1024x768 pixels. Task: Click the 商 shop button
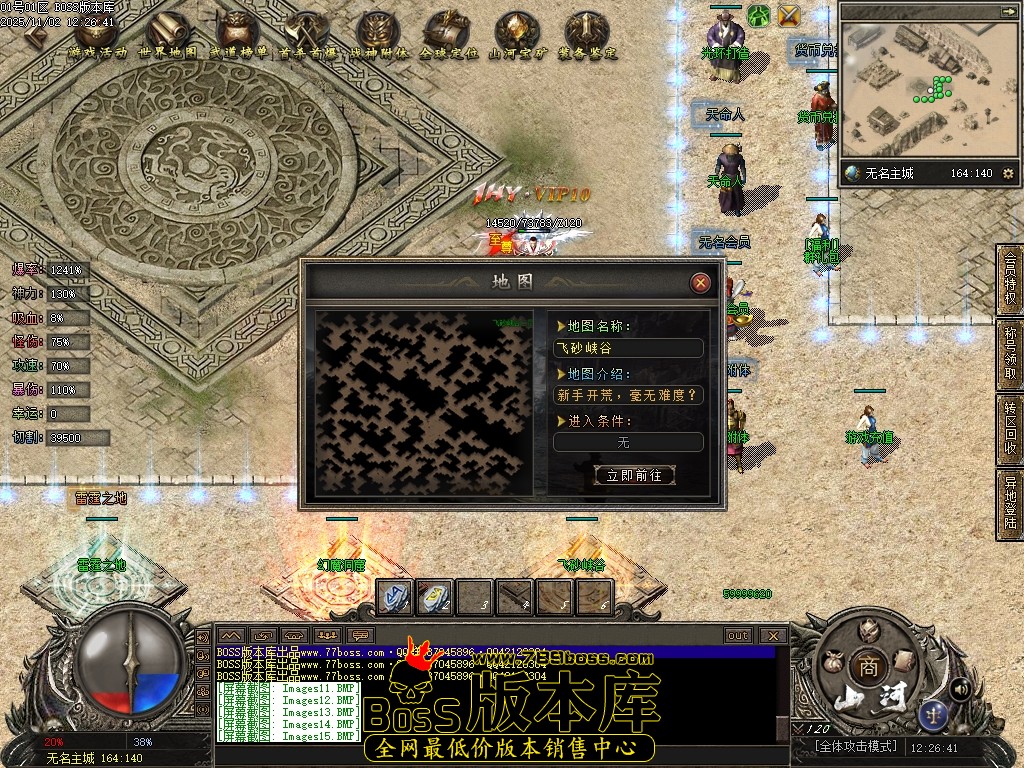(x=863, y=666)
